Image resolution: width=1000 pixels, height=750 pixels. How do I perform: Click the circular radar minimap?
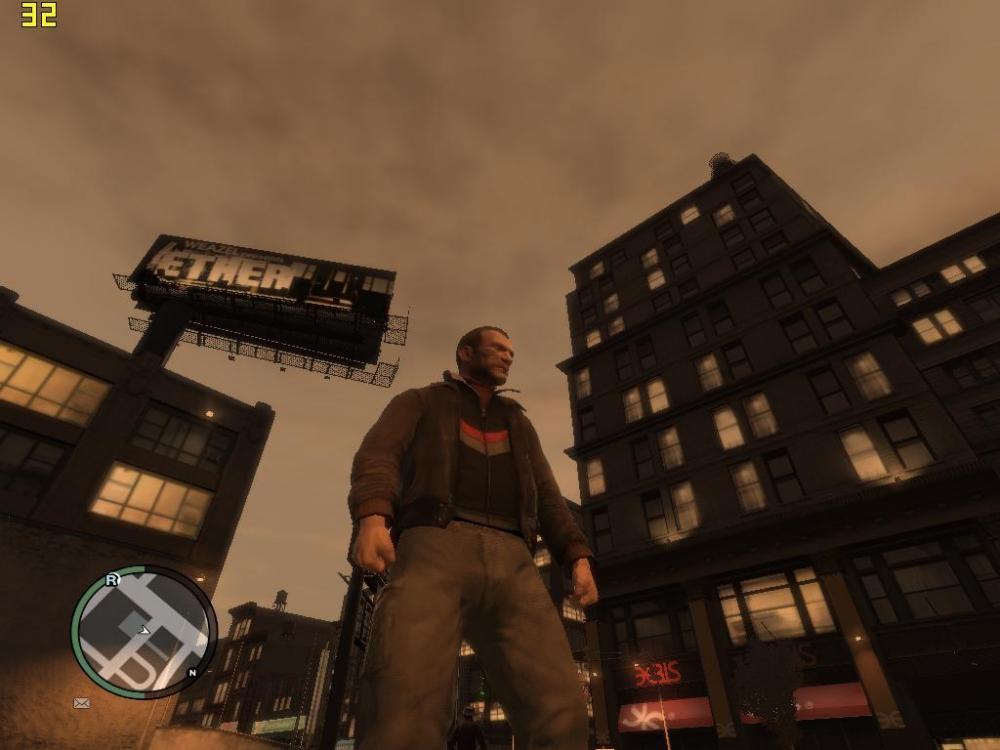point(143,631)
